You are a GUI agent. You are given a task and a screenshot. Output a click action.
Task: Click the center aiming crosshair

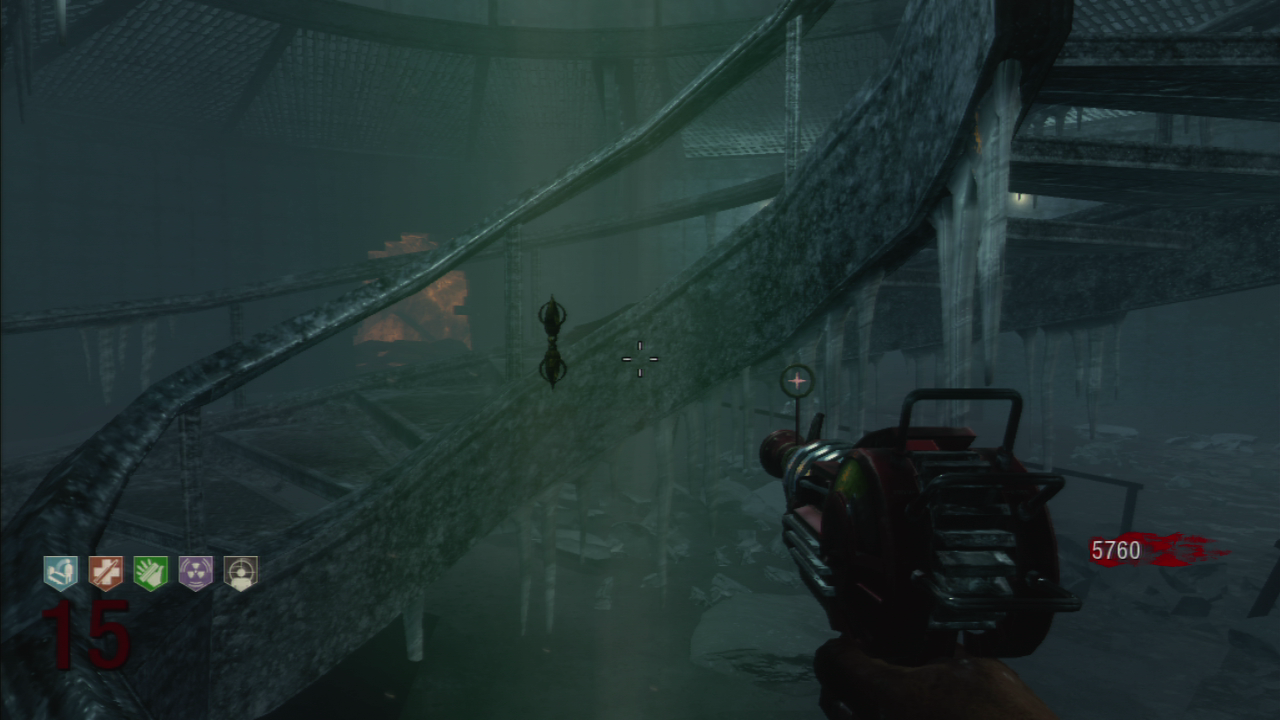point(639,358)
